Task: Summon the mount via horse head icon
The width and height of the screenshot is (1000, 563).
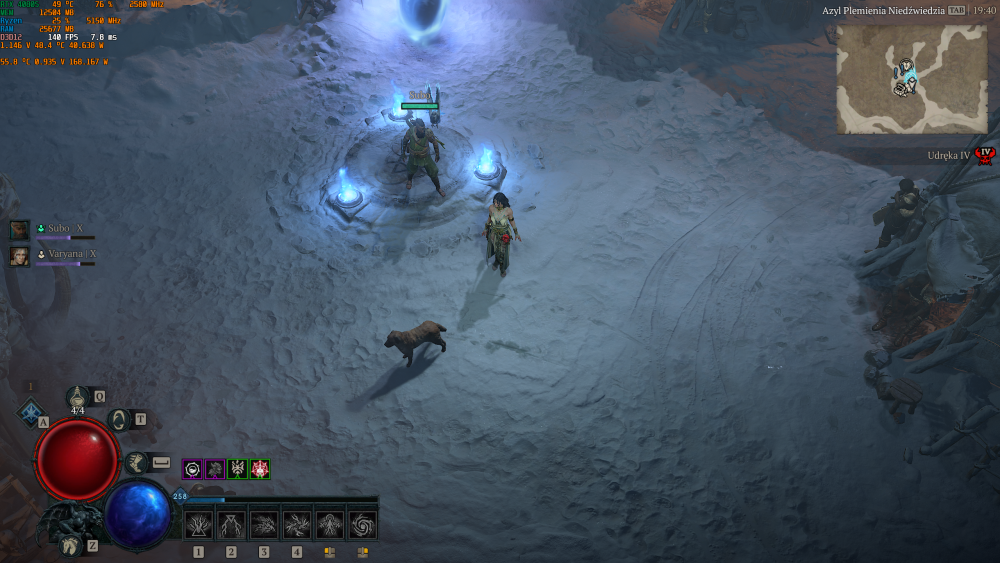Action: (x=68, y=545)
